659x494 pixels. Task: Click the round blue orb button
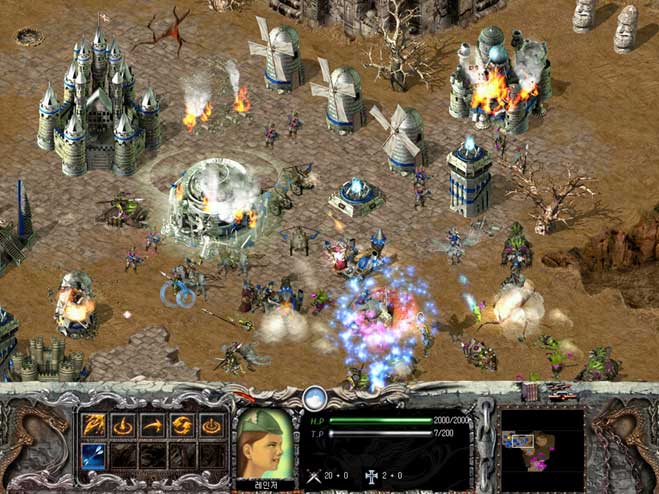[x=317, y=398]
